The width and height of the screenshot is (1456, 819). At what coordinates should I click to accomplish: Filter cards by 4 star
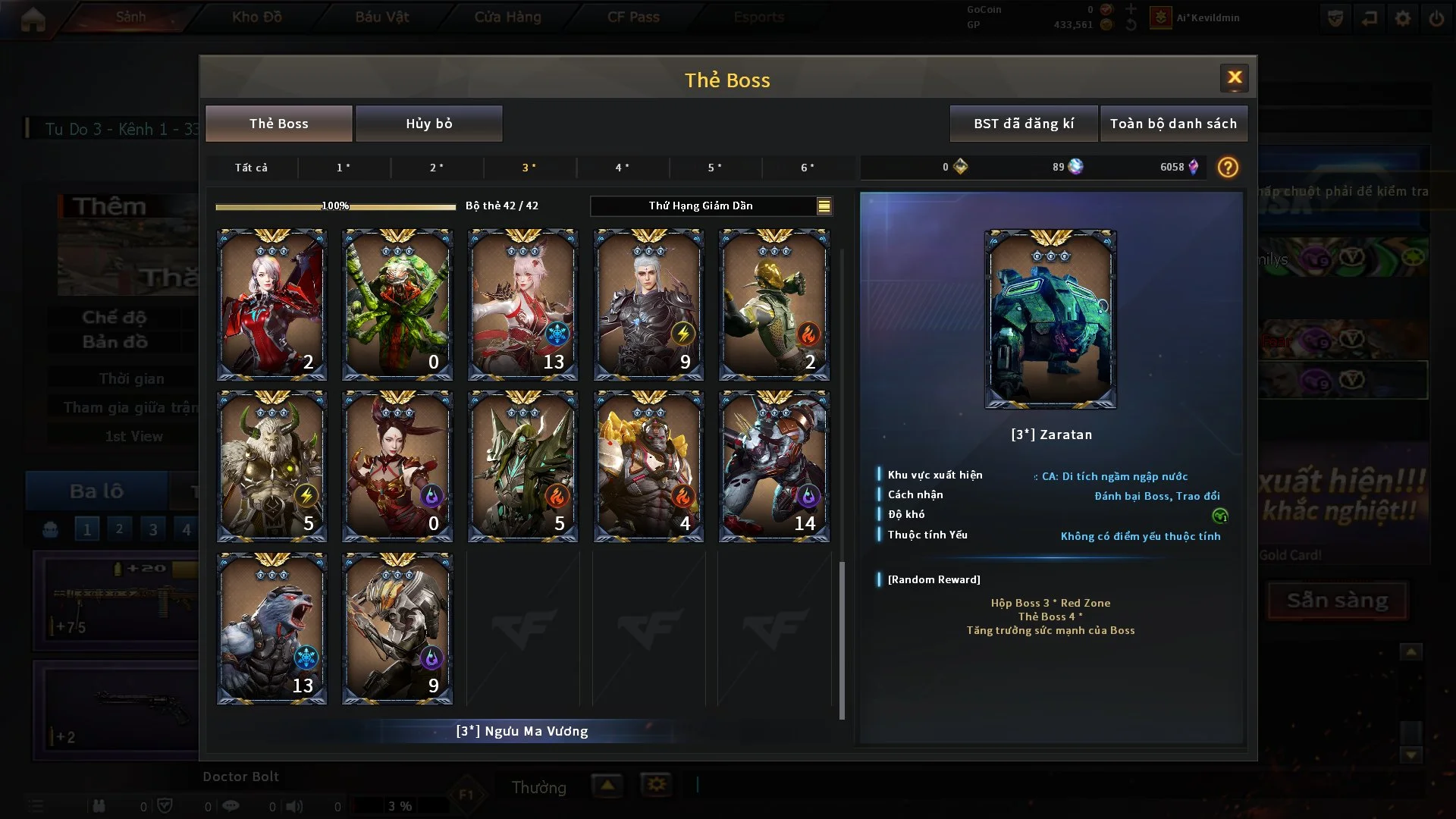pos(622,168)
